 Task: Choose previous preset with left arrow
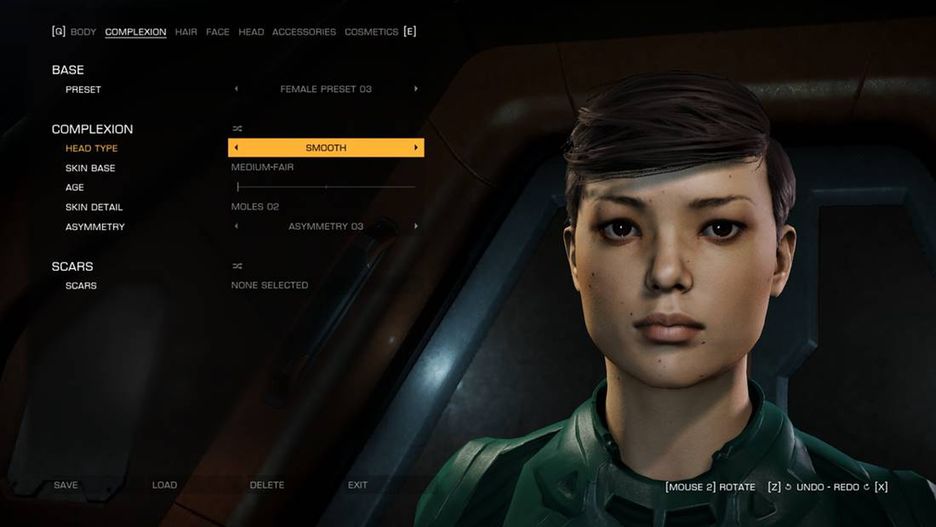[x=237, y=89]
